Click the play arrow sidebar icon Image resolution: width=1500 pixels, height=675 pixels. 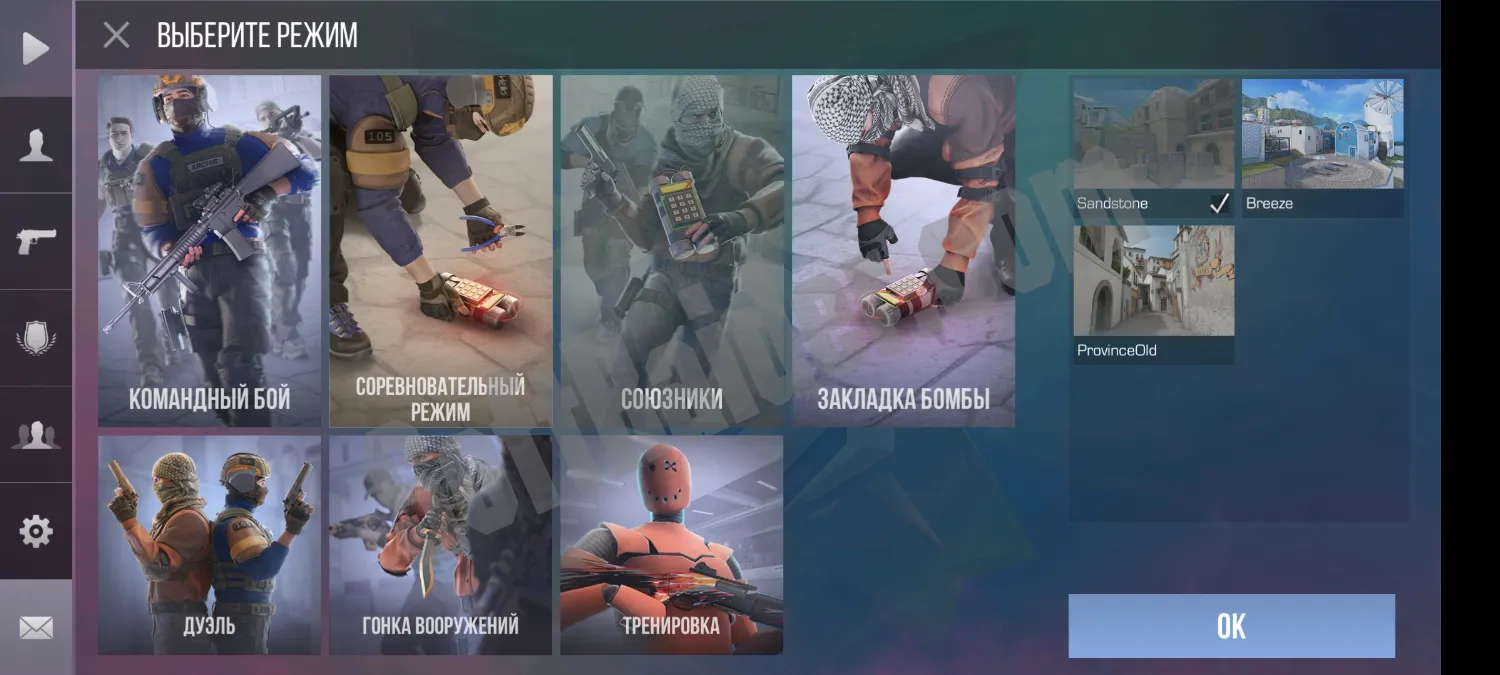pyautogui.click(x=36, y=48)
